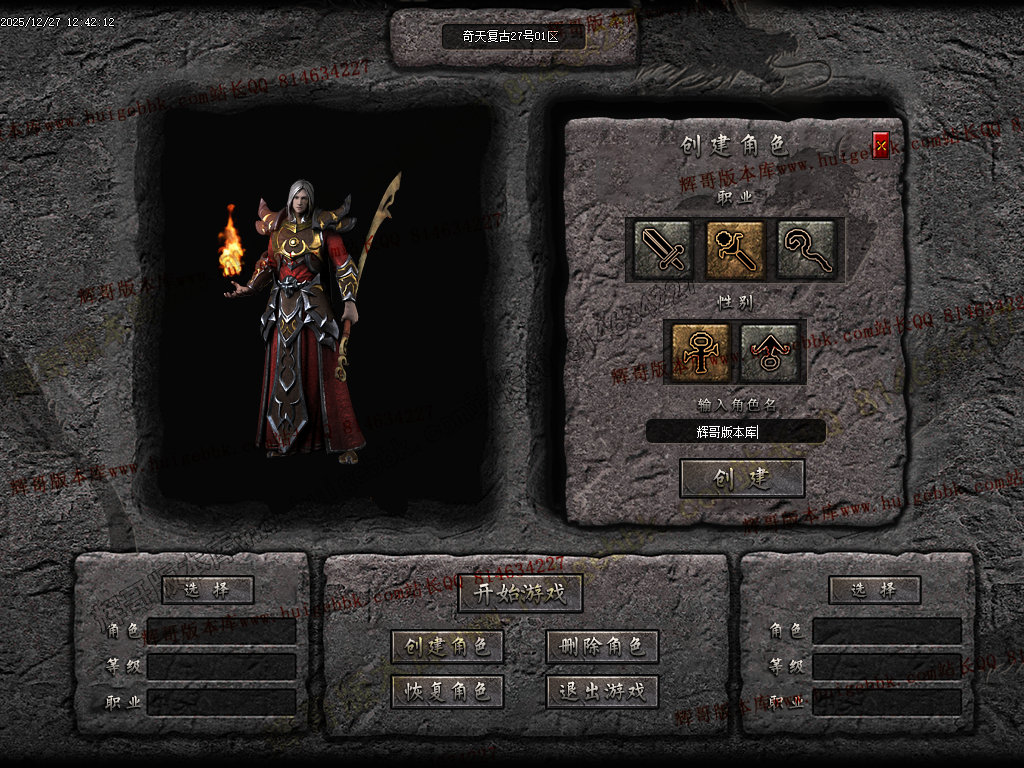Close the 创建角色 panel with the red X

[x=881, y=146]
